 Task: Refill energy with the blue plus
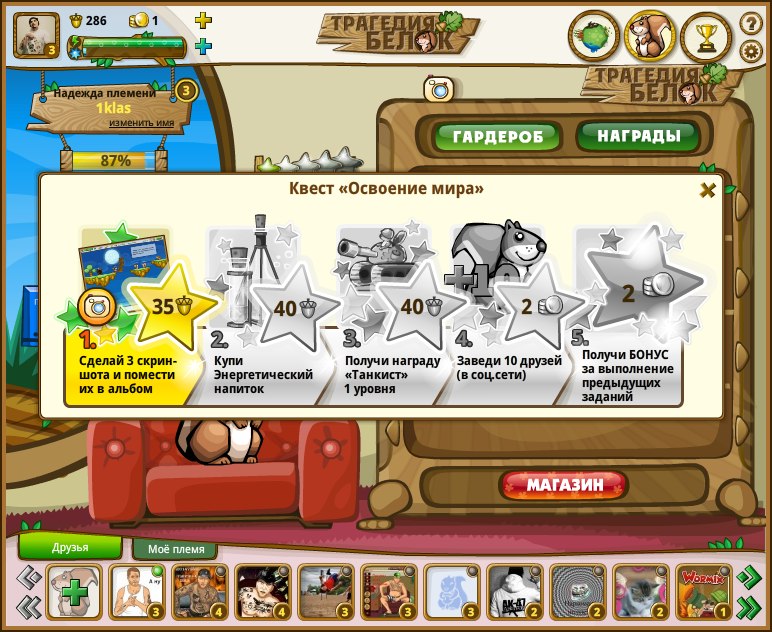coord(203,46)
